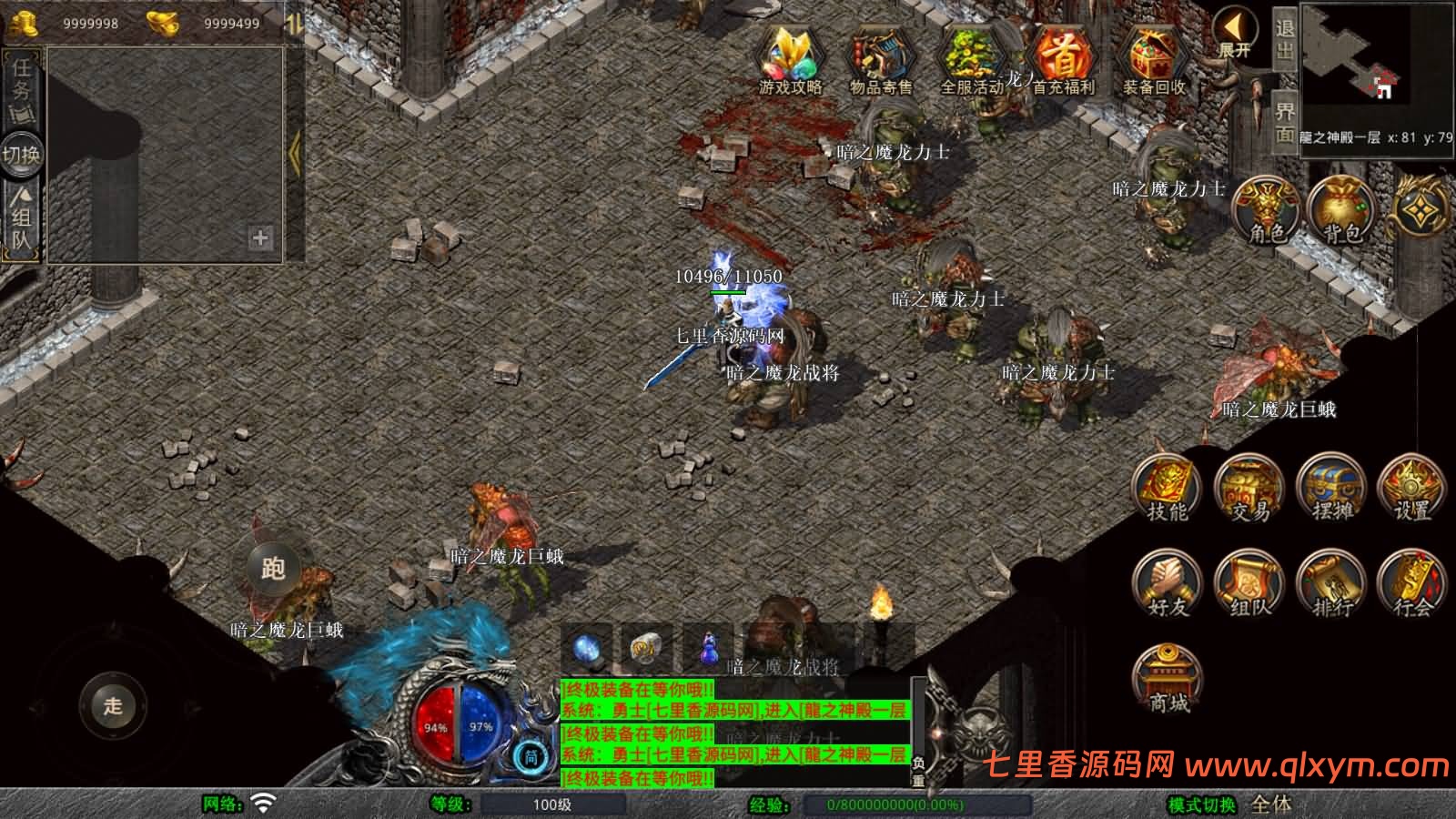The width and height of the screenshot is (1456, 819).
Task: Toggle the 跑 run button
Action: coord(273,569)
